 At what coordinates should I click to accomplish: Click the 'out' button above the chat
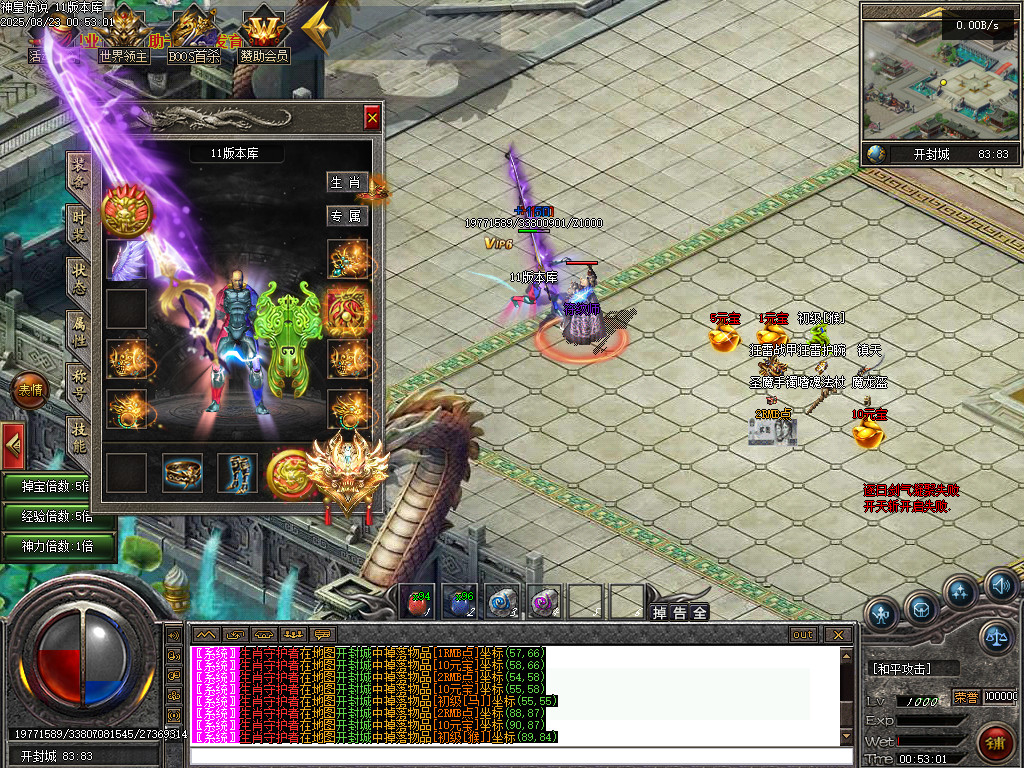[803, 635]
